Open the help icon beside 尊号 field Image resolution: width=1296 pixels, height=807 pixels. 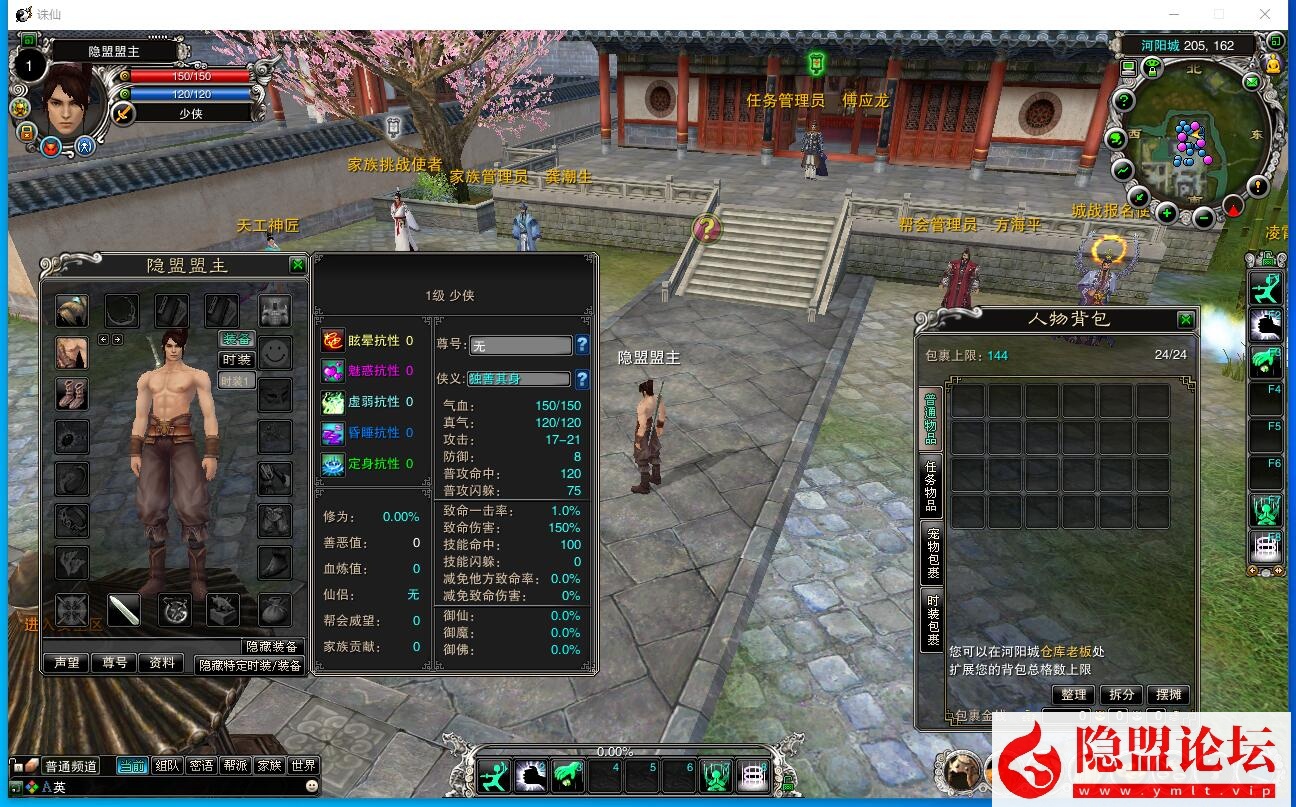pyautogui.click(x=582, y=345)
